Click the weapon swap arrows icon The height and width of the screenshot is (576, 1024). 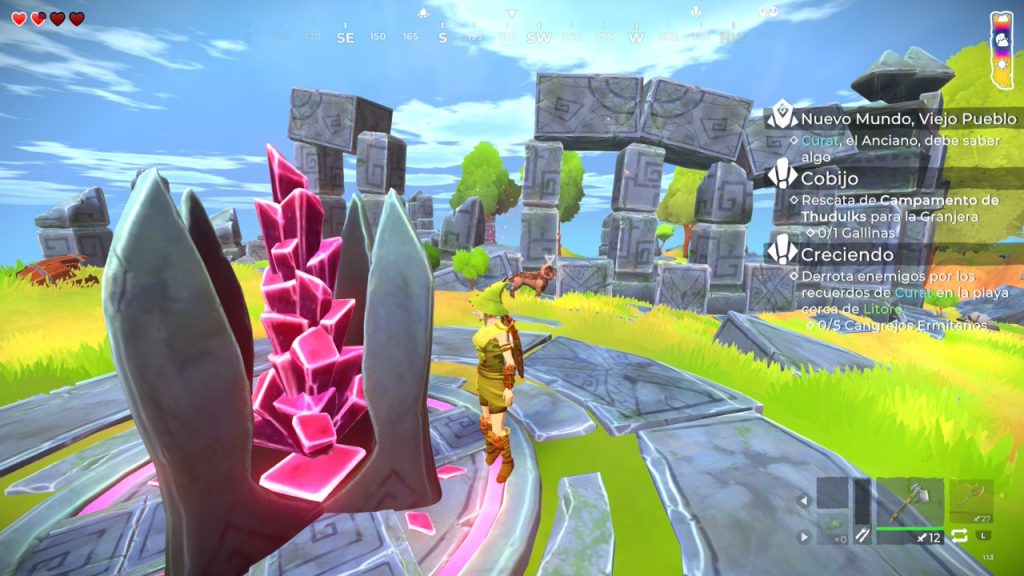(961, 536)
